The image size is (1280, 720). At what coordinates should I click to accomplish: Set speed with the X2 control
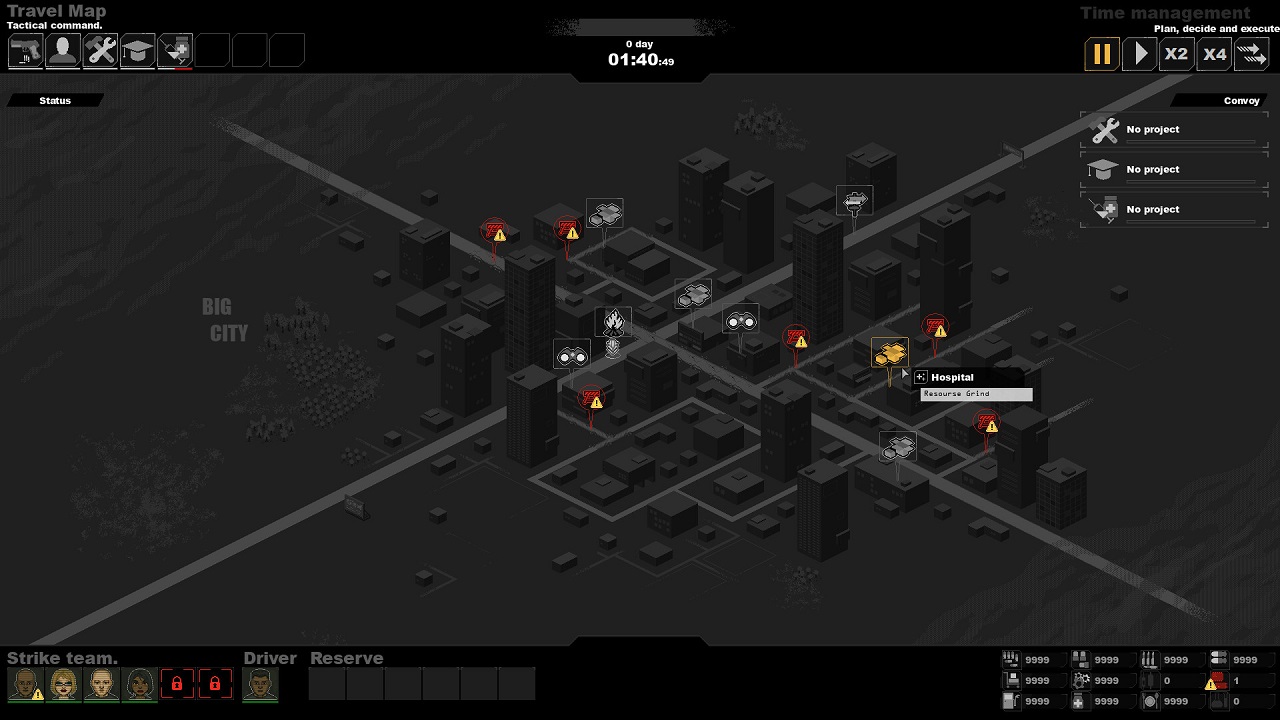click(1176, 54)
